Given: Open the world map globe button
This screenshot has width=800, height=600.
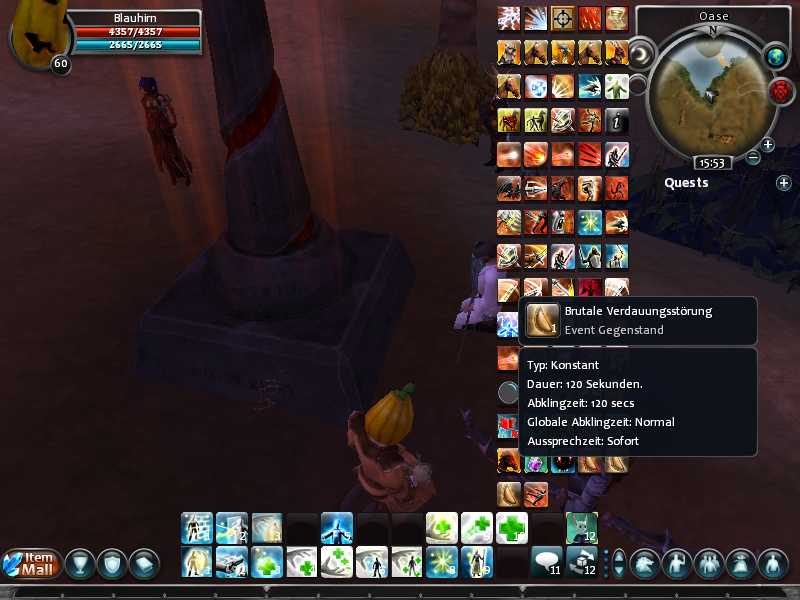Looking at the screenshot, I should point(776,57).
